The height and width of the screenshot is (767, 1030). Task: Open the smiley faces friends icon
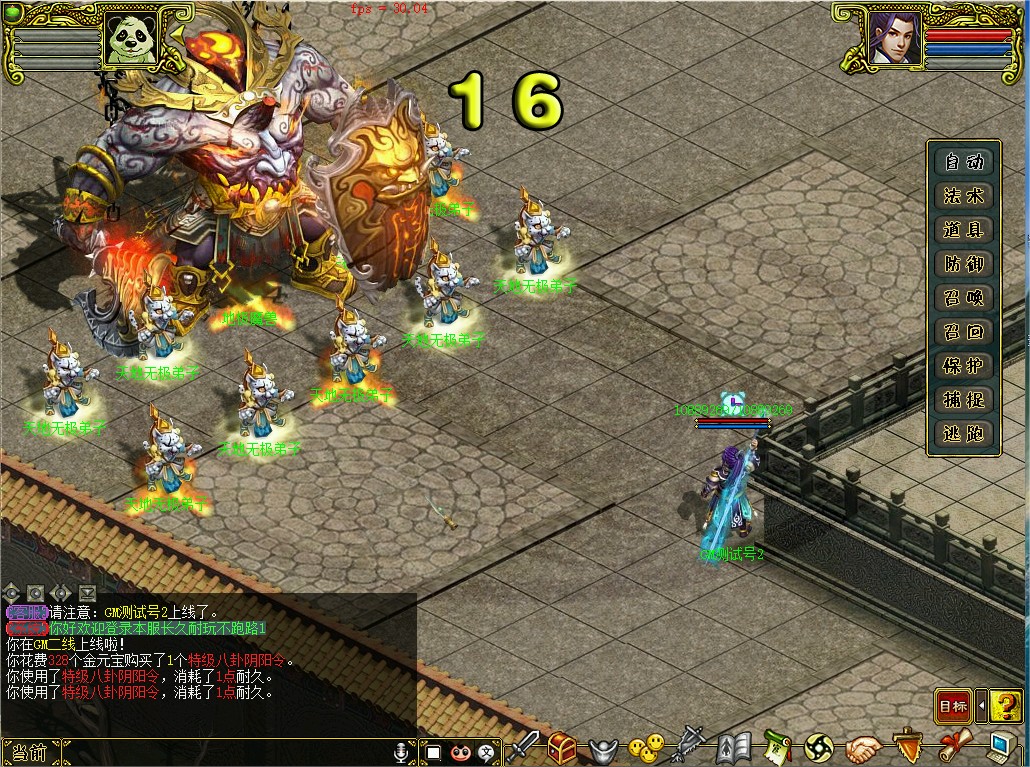point(645,747)
